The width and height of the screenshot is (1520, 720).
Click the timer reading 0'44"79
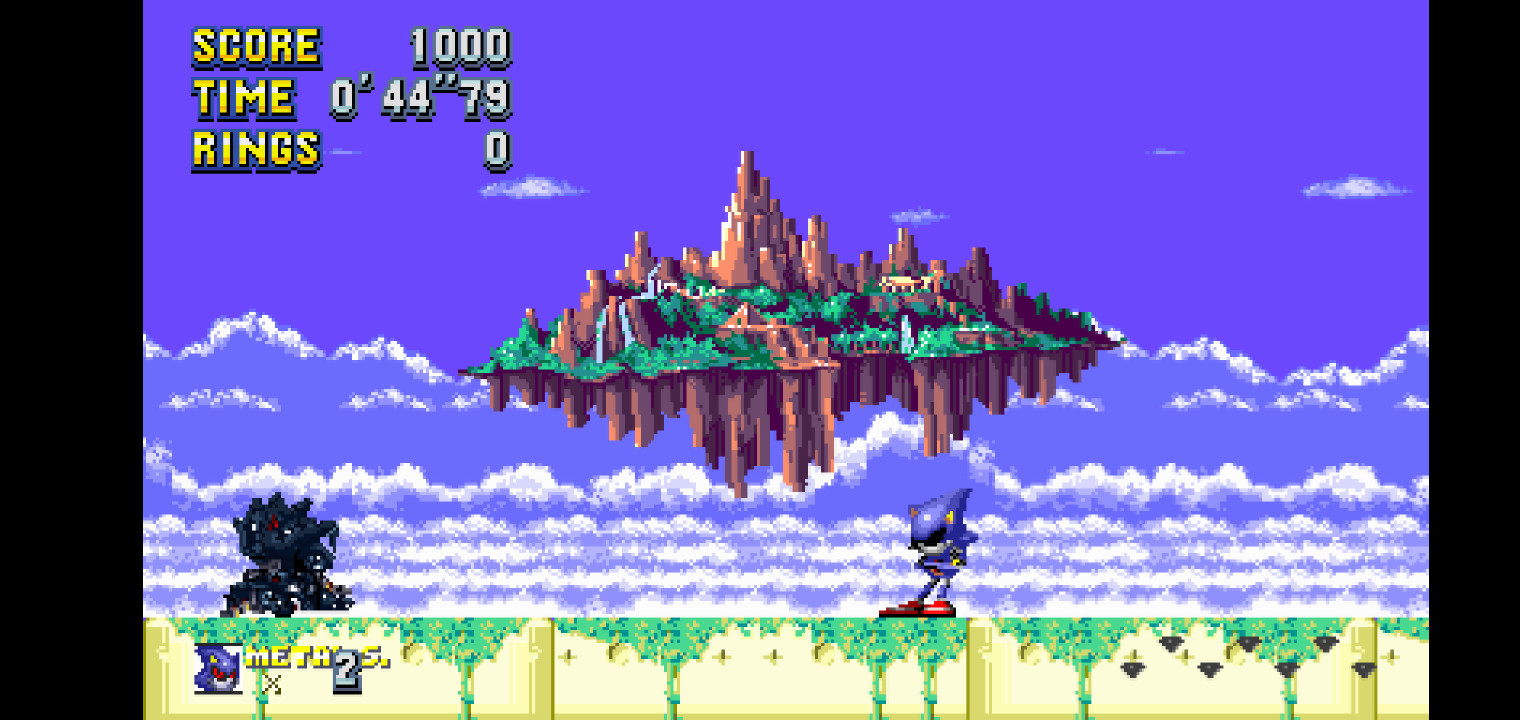420,98
